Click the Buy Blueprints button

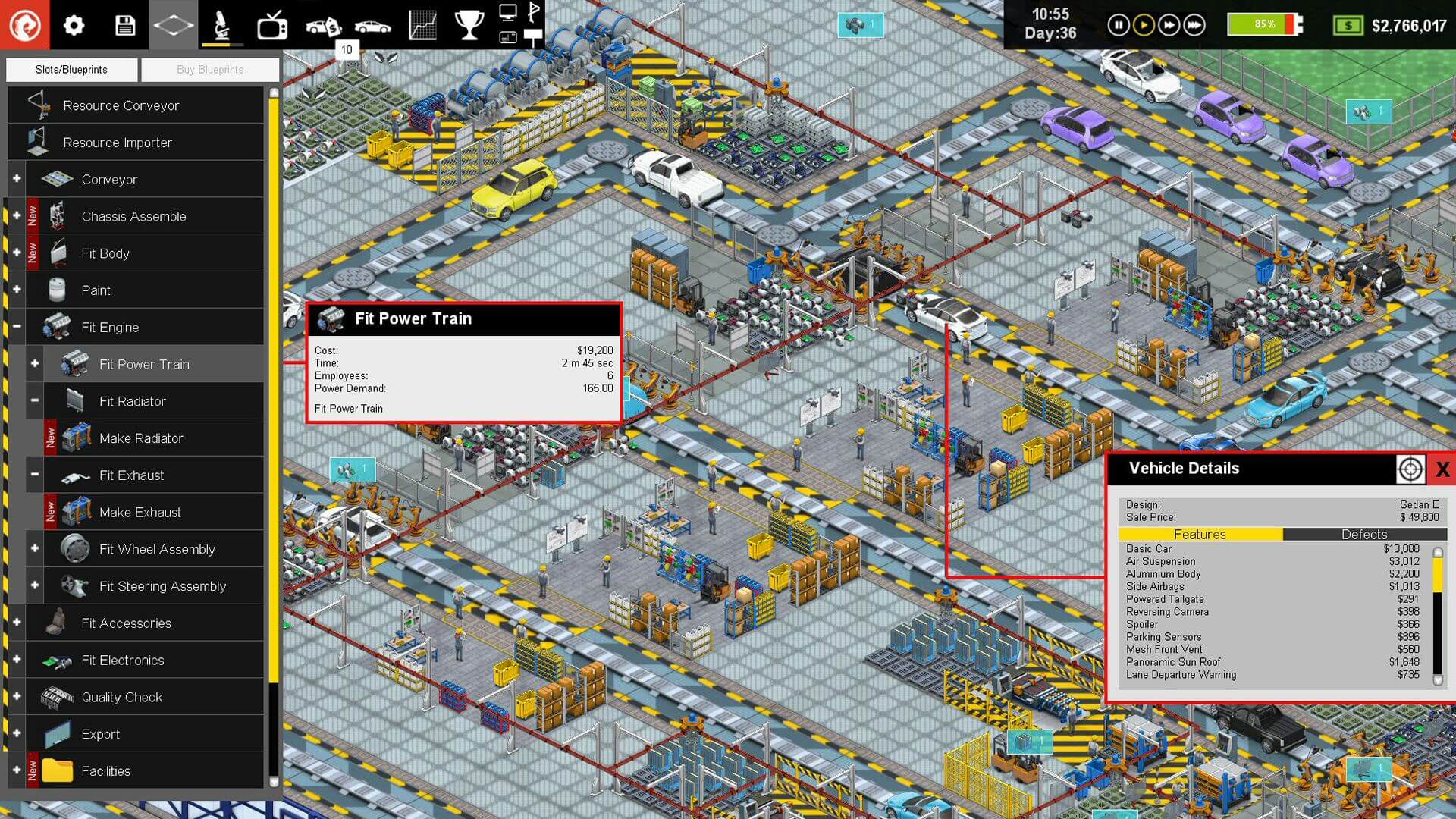click(x=210, y=69)
